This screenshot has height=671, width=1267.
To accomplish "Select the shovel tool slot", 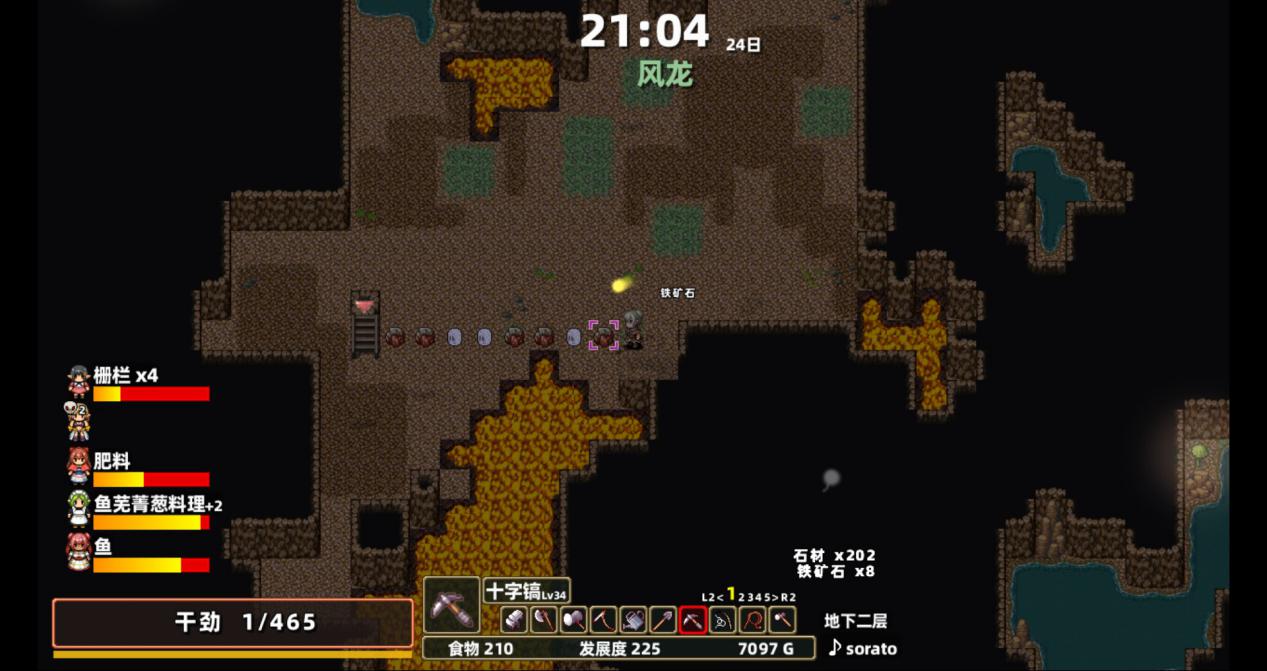I will (x=663, y=620).
